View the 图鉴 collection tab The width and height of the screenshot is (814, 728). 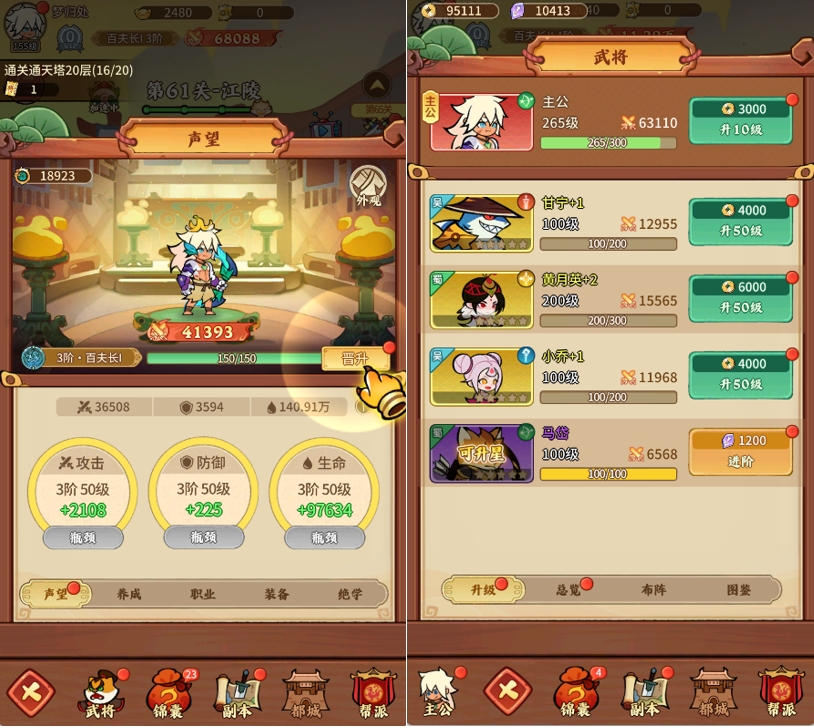739,590
